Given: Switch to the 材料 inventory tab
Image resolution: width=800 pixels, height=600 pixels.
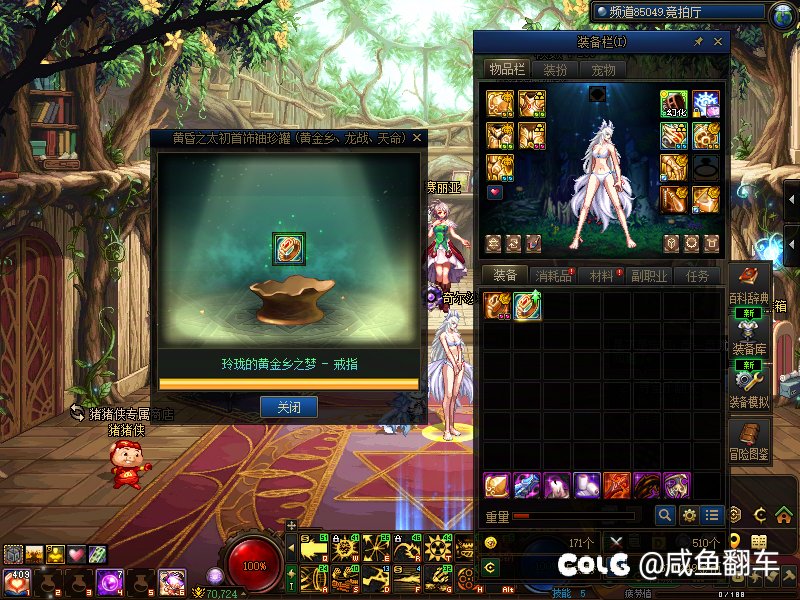Looking at the screenshot, I should [x=601, y=275].
